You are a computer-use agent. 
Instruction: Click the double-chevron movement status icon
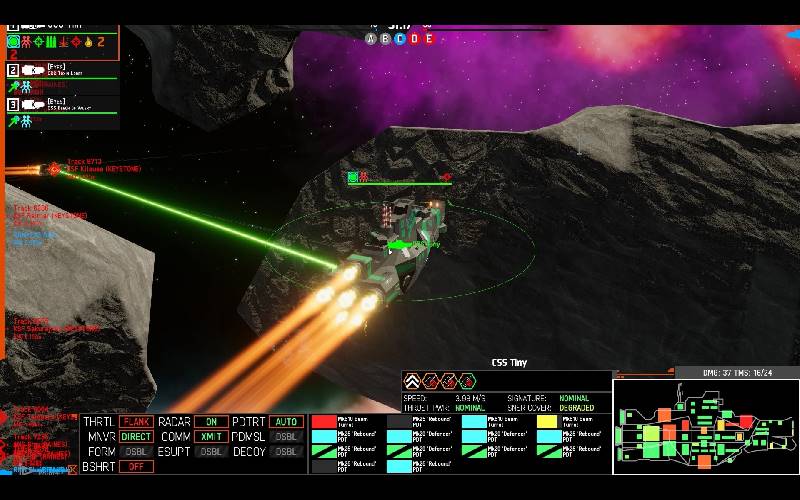click(x=411, y=380)
